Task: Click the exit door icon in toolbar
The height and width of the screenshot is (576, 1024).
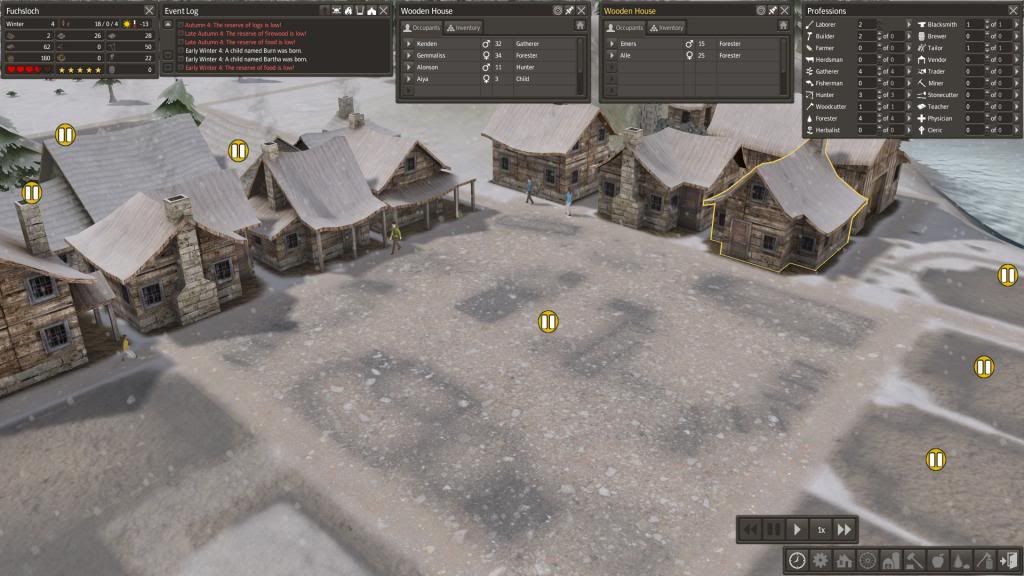Action: [x=1008, y=560]
